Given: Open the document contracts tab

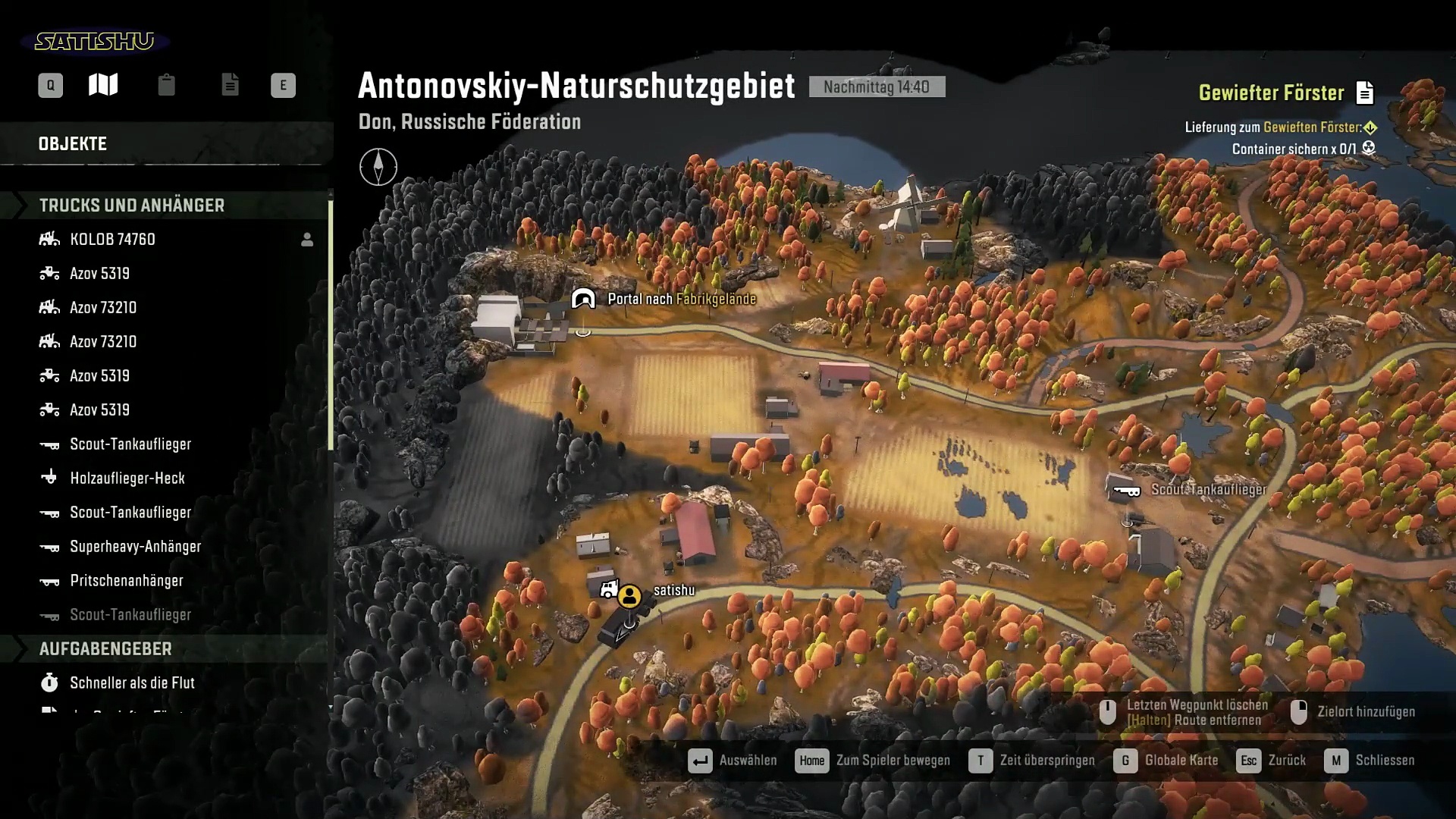Looking at the screenshot, I should pyautogui.click(x=230, y=85).
